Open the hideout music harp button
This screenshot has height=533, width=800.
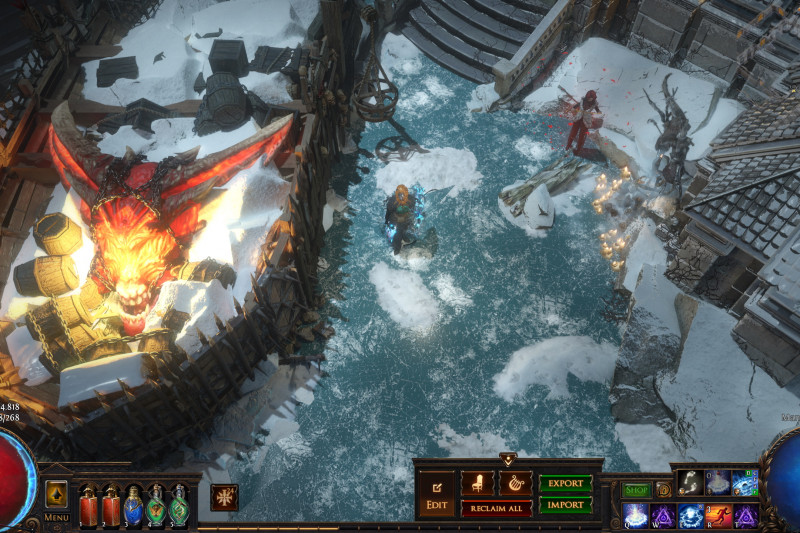(516, 484)
